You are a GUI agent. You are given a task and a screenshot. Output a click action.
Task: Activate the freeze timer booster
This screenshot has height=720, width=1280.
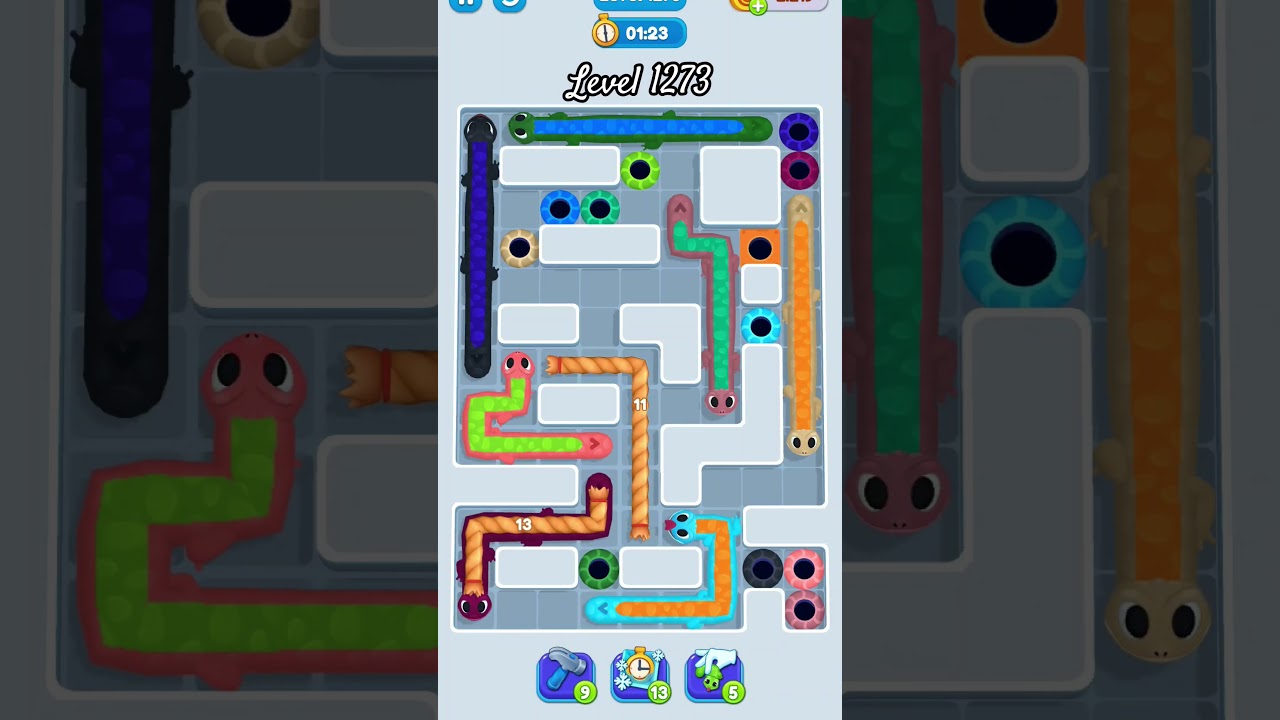coord(640,674)
